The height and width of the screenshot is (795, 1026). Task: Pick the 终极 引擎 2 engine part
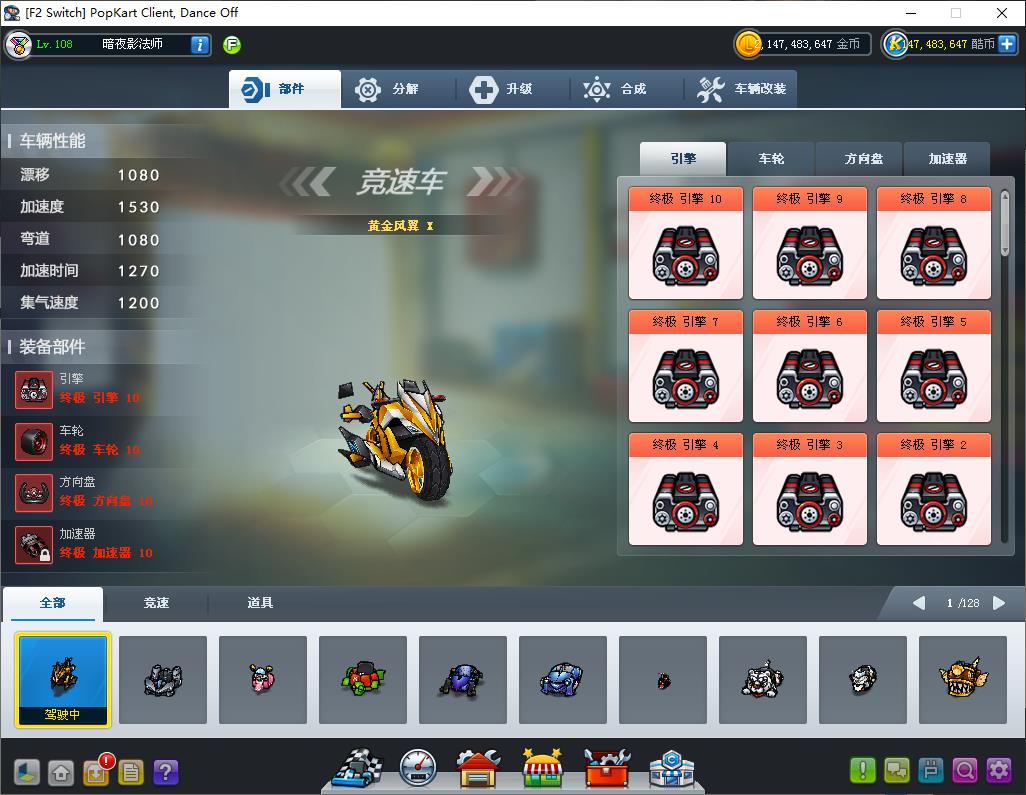[934, 489]
